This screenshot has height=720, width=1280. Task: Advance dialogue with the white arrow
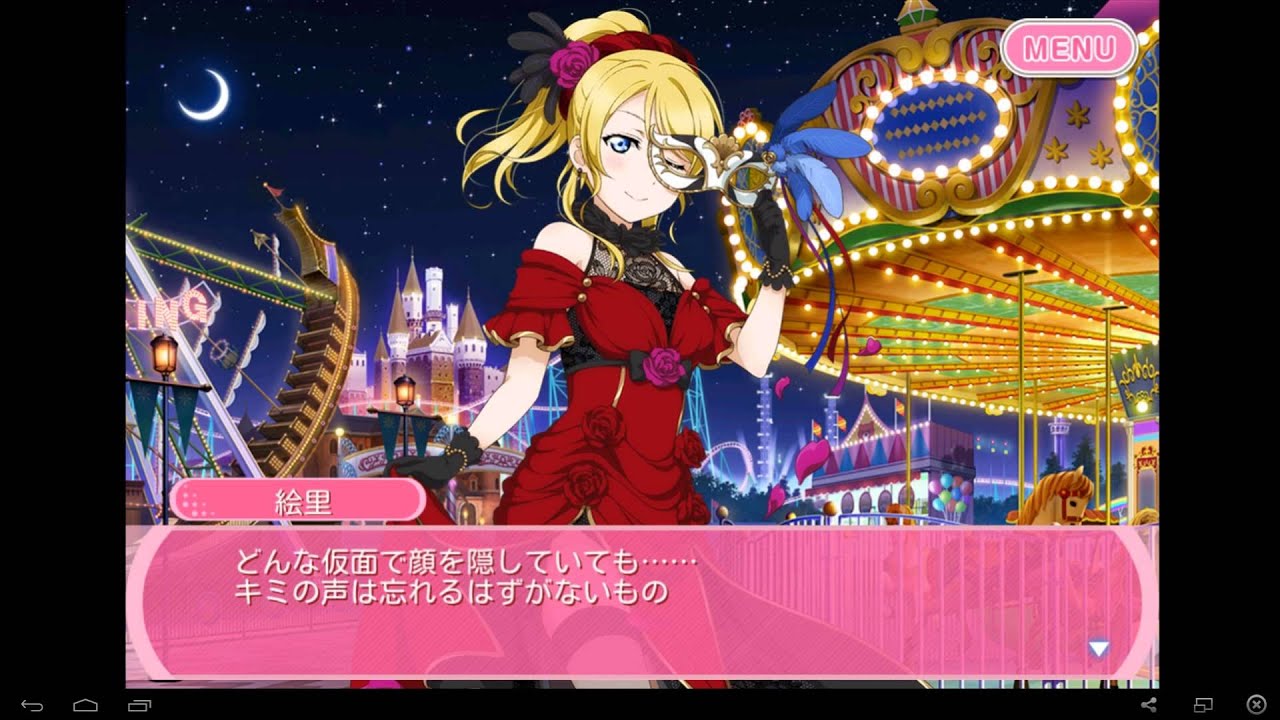tap(1098, 649)
